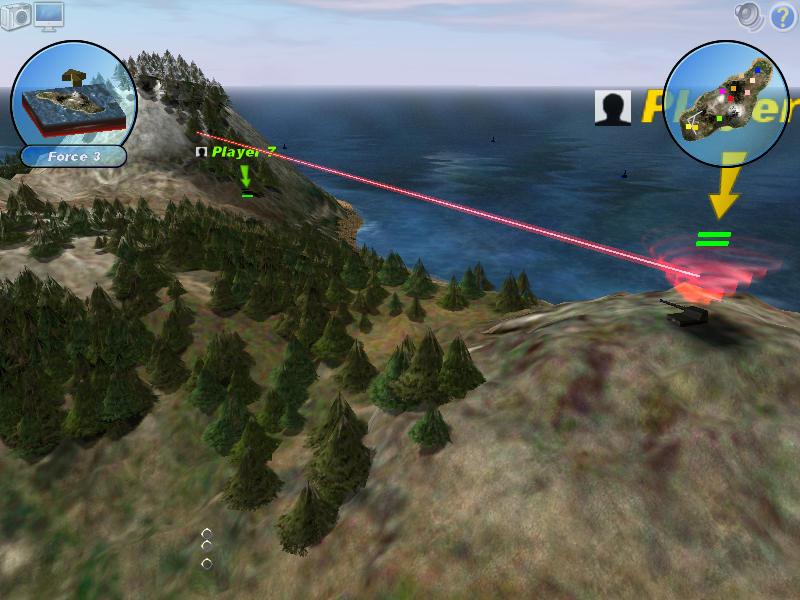This screenshot has width=800, height=600.
Task: Open the wind direction island globe
Action: (x=74, y=95)
